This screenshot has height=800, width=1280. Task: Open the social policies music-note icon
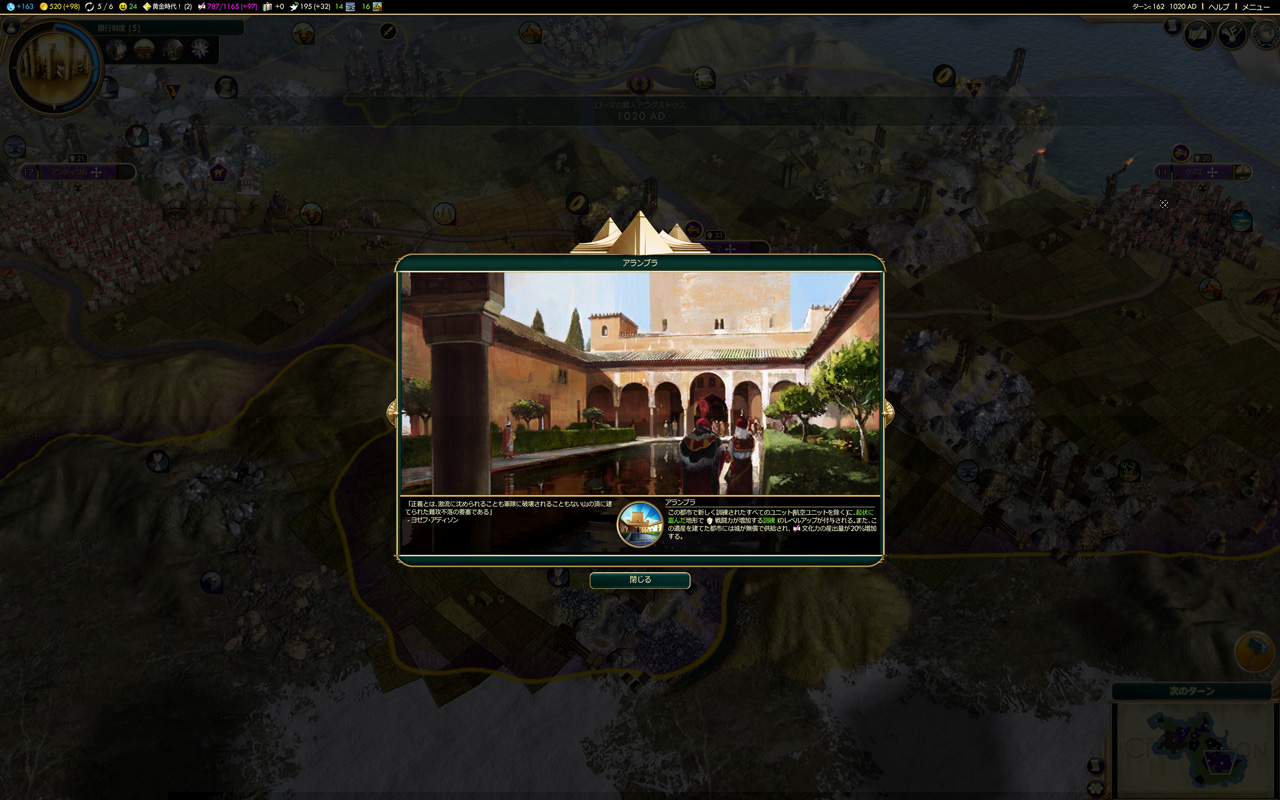[1232, 35]
